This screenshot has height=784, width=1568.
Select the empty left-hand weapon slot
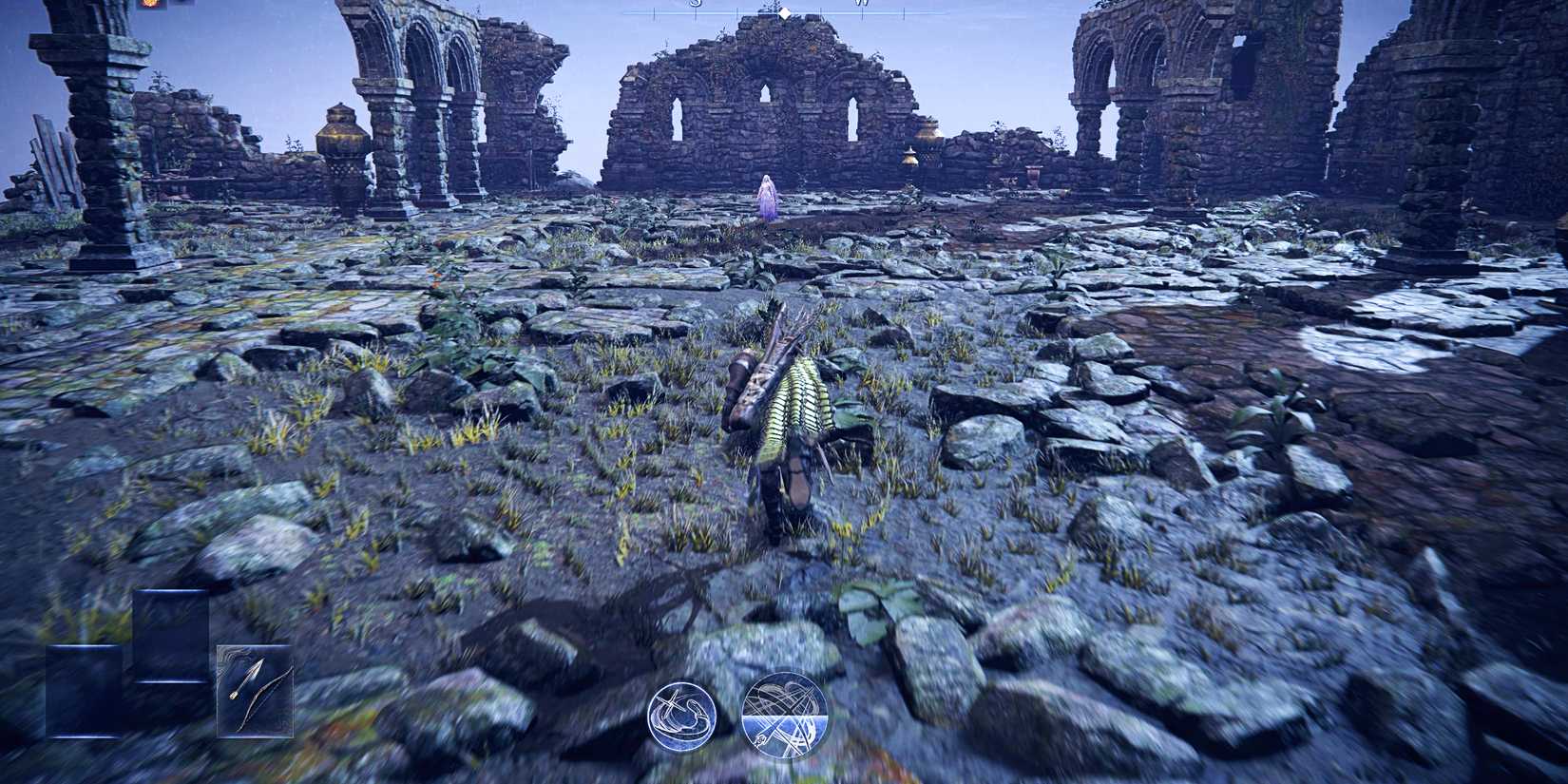coord(84,694)
